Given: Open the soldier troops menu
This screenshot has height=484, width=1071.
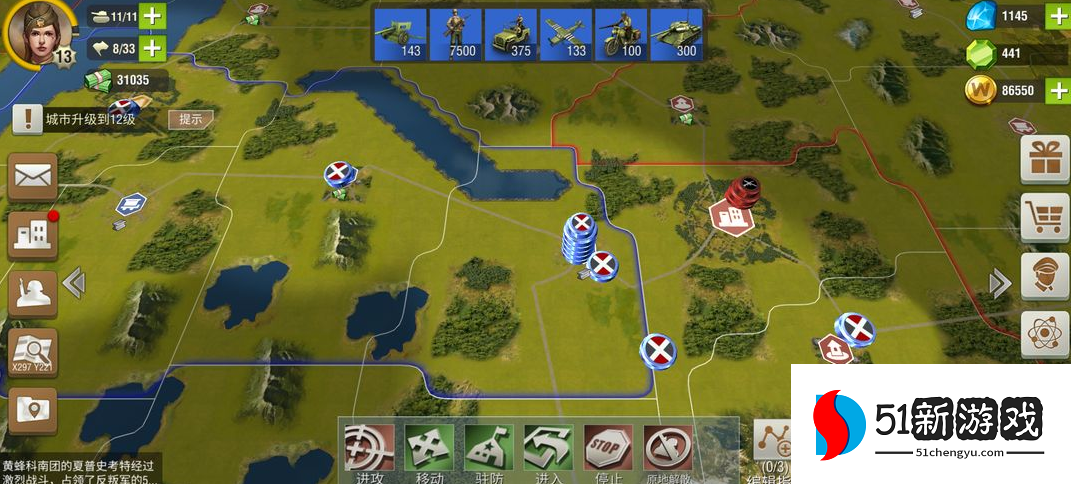Looking at the screenshot, I should [x=33, y=293].
